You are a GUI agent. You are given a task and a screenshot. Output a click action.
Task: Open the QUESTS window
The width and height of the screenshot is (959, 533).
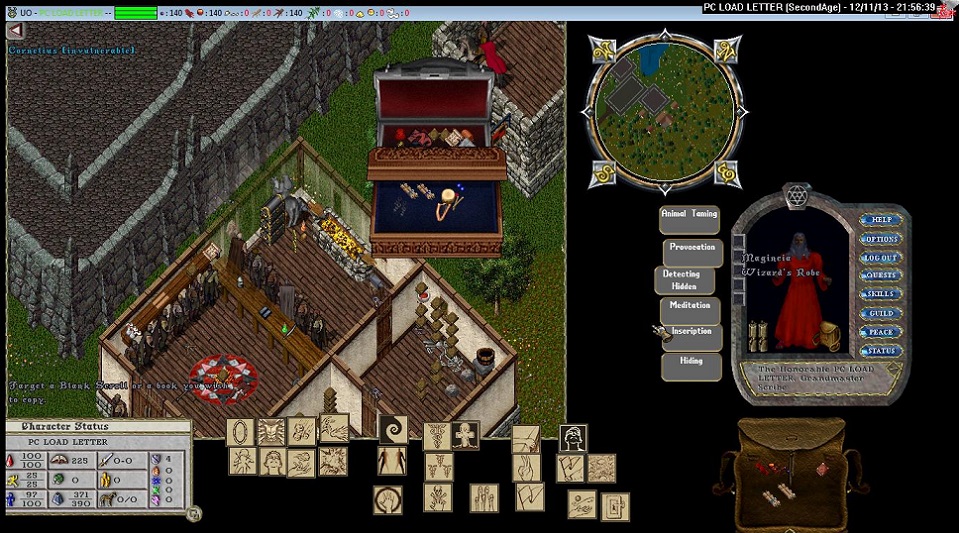click(880, 276)
